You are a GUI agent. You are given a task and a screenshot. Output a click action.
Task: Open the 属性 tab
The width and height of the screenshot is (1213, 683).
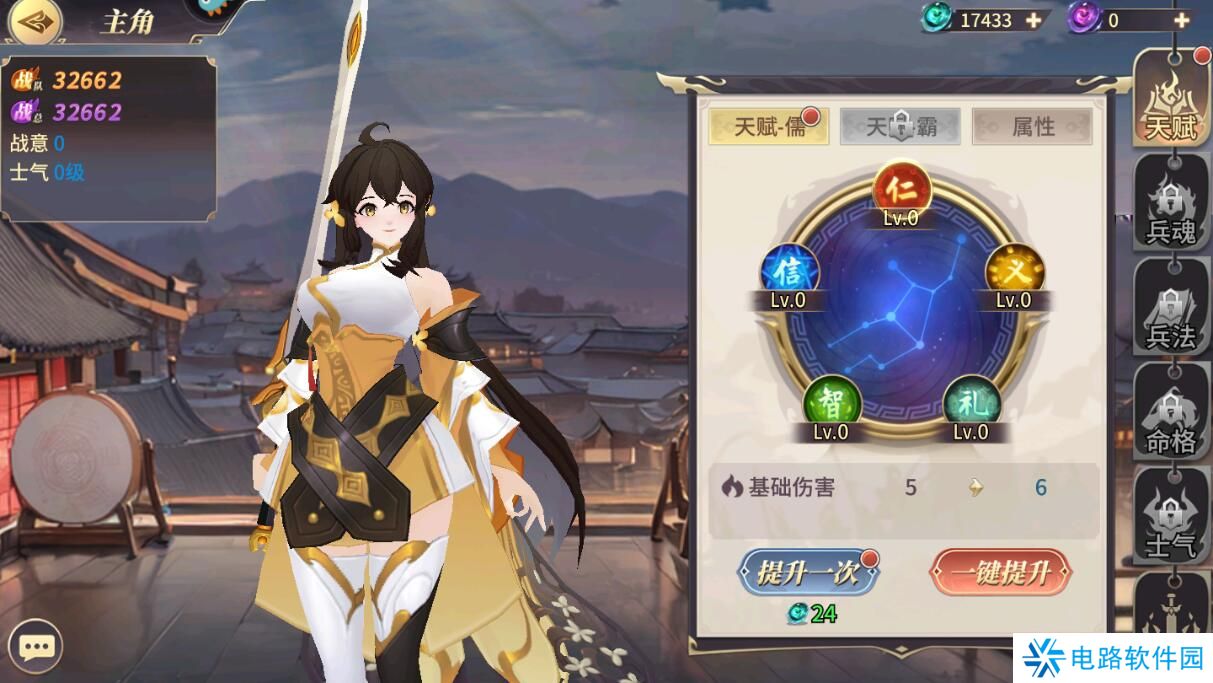[x=1032, y=127]
